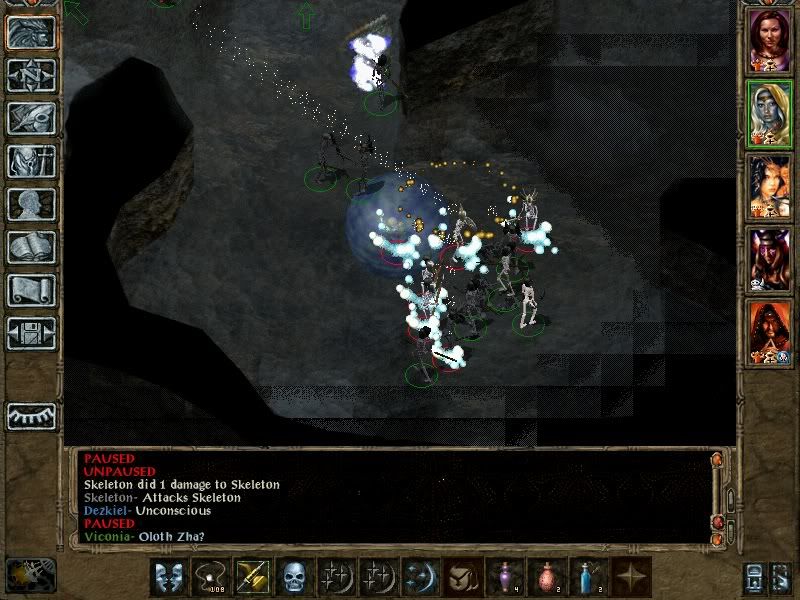Viewport: 800px width, 600px height.
Task: Open the options menu with the floppy disk
Action: 31,333
